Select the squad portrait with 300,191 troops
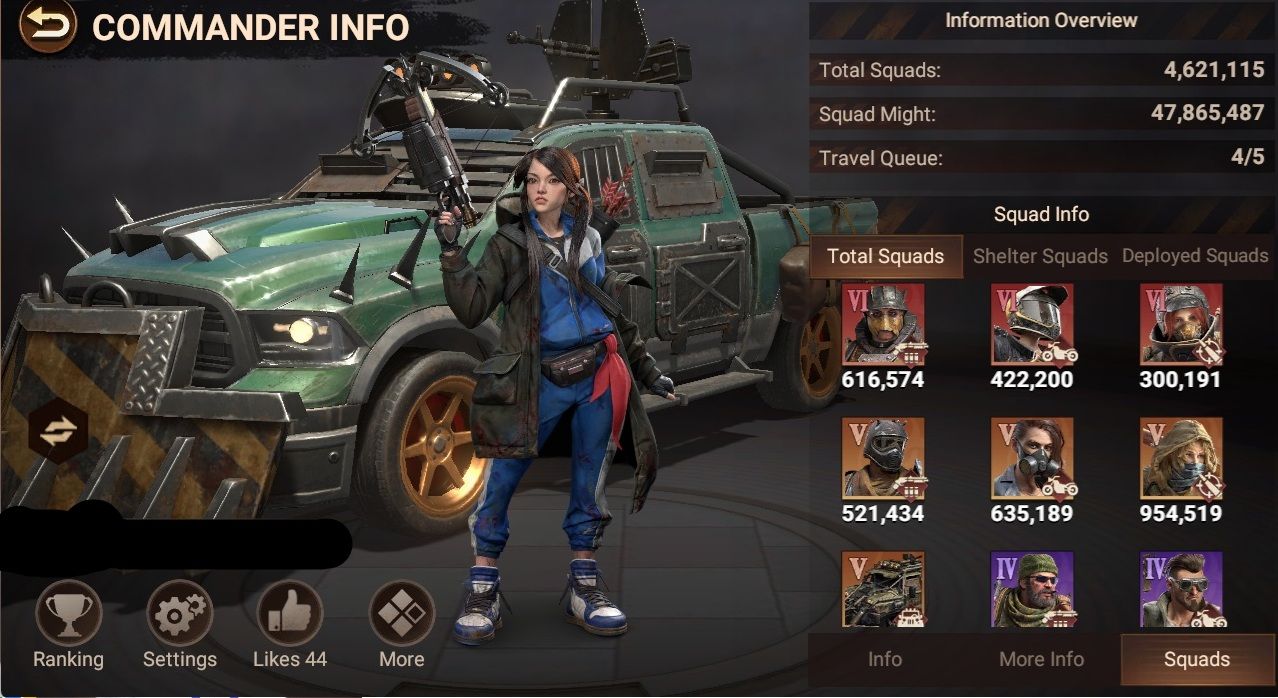This screenshot has width=1278, height=698. pos(1181,324)
